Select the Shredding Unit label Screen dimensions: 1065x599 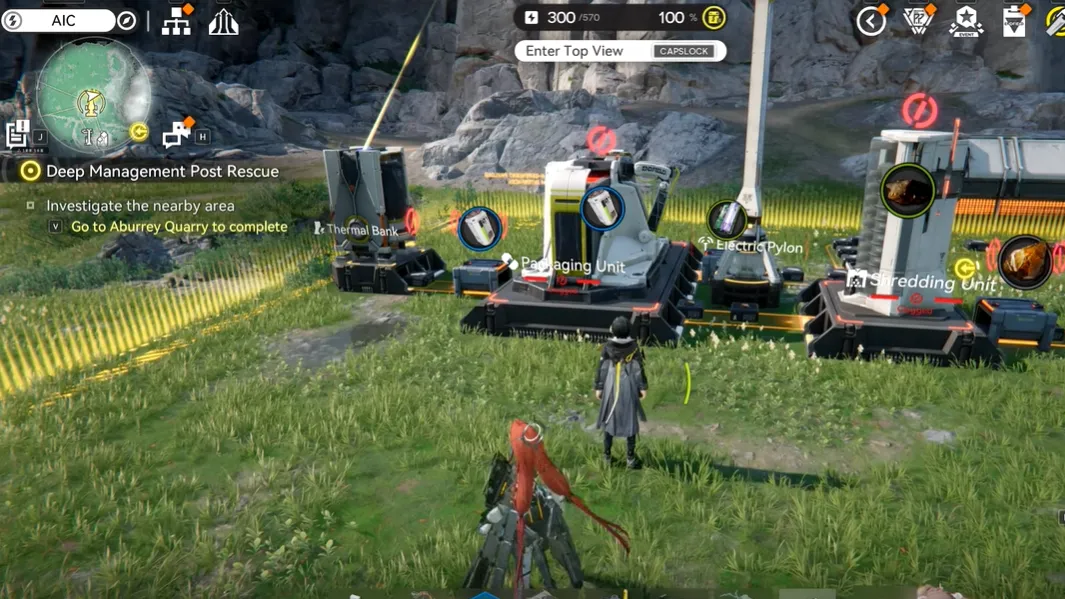[x=930, y=282]
